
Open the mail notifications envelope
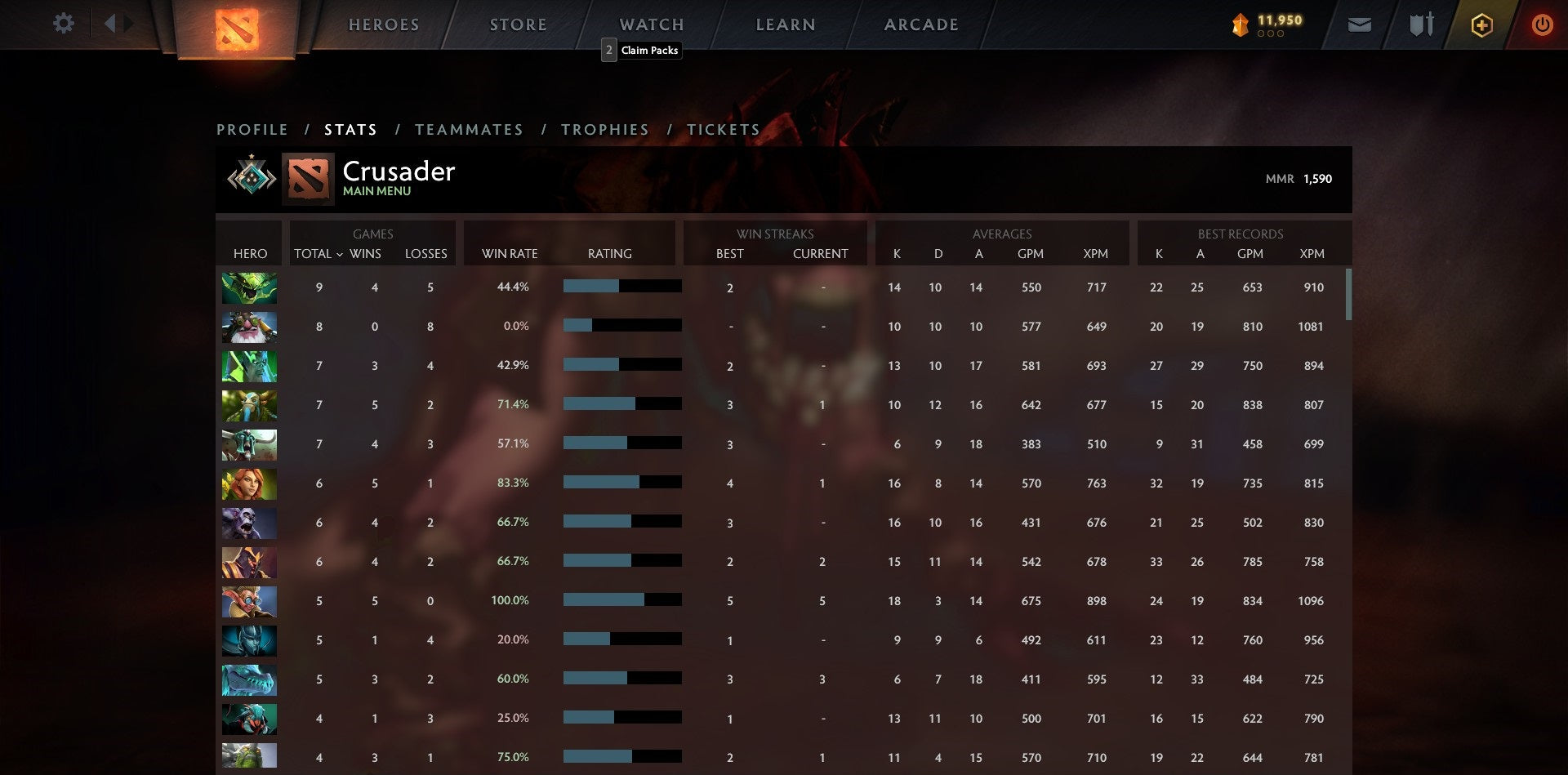1359,25
